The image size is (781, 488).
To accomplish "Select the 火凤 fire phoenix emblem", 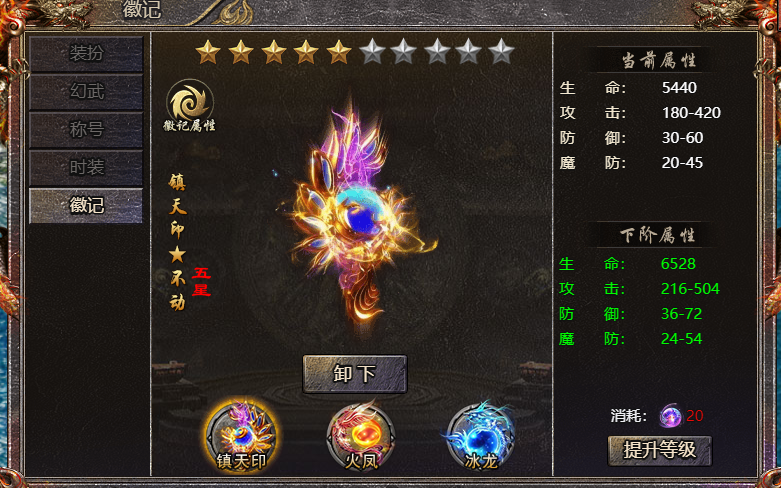I will (361, 435).
